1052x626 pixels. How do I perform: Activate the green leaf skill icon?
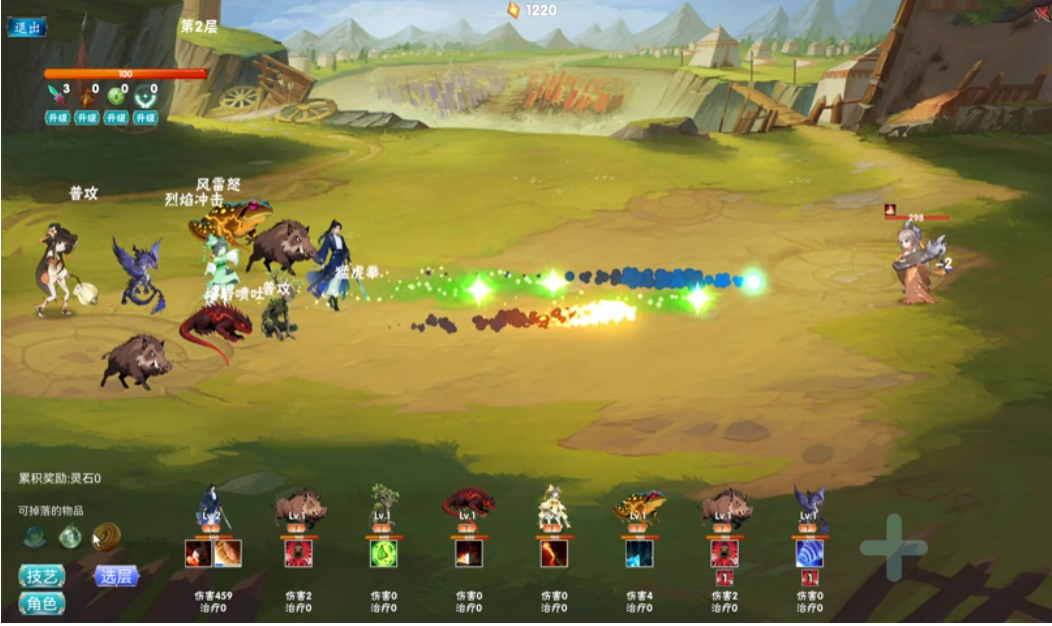pyautogui.click(x=383, y=553)
